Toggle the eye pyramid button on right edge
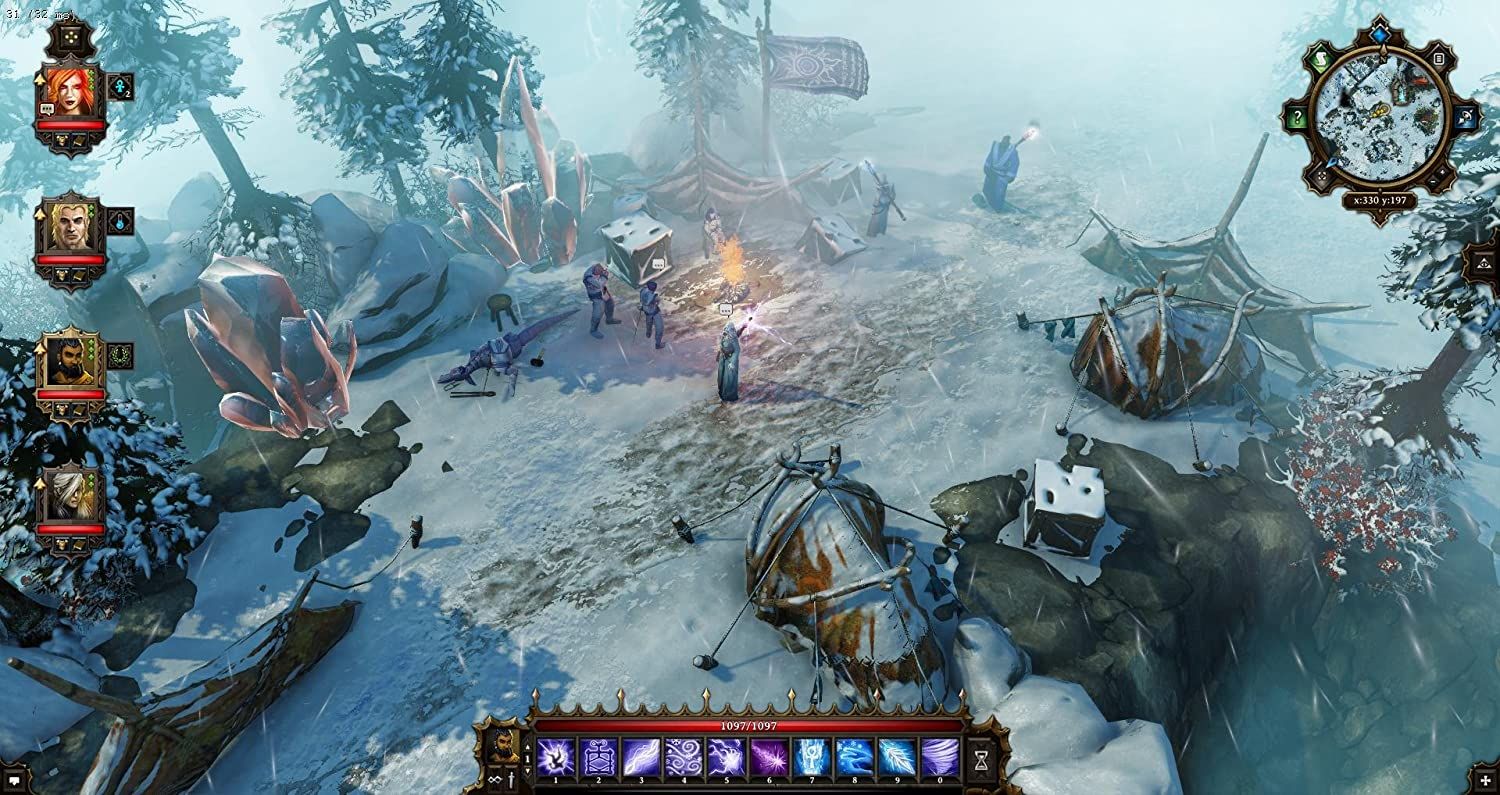This screenshot has width=1500, height=795. pyautogui.click(x=1483, y=265)
